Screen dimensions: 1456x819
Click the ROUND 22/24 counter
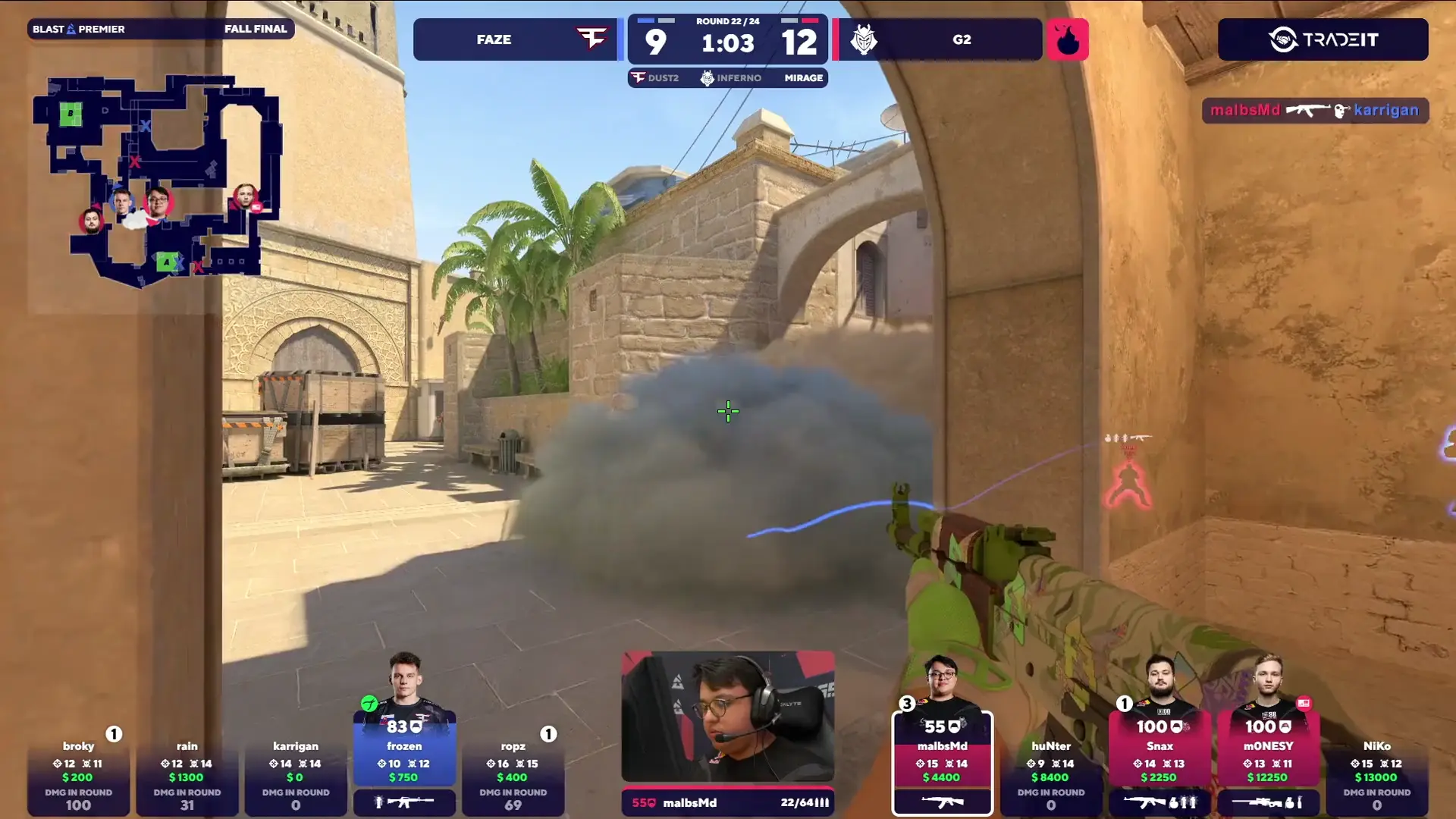tap(726, 23)
